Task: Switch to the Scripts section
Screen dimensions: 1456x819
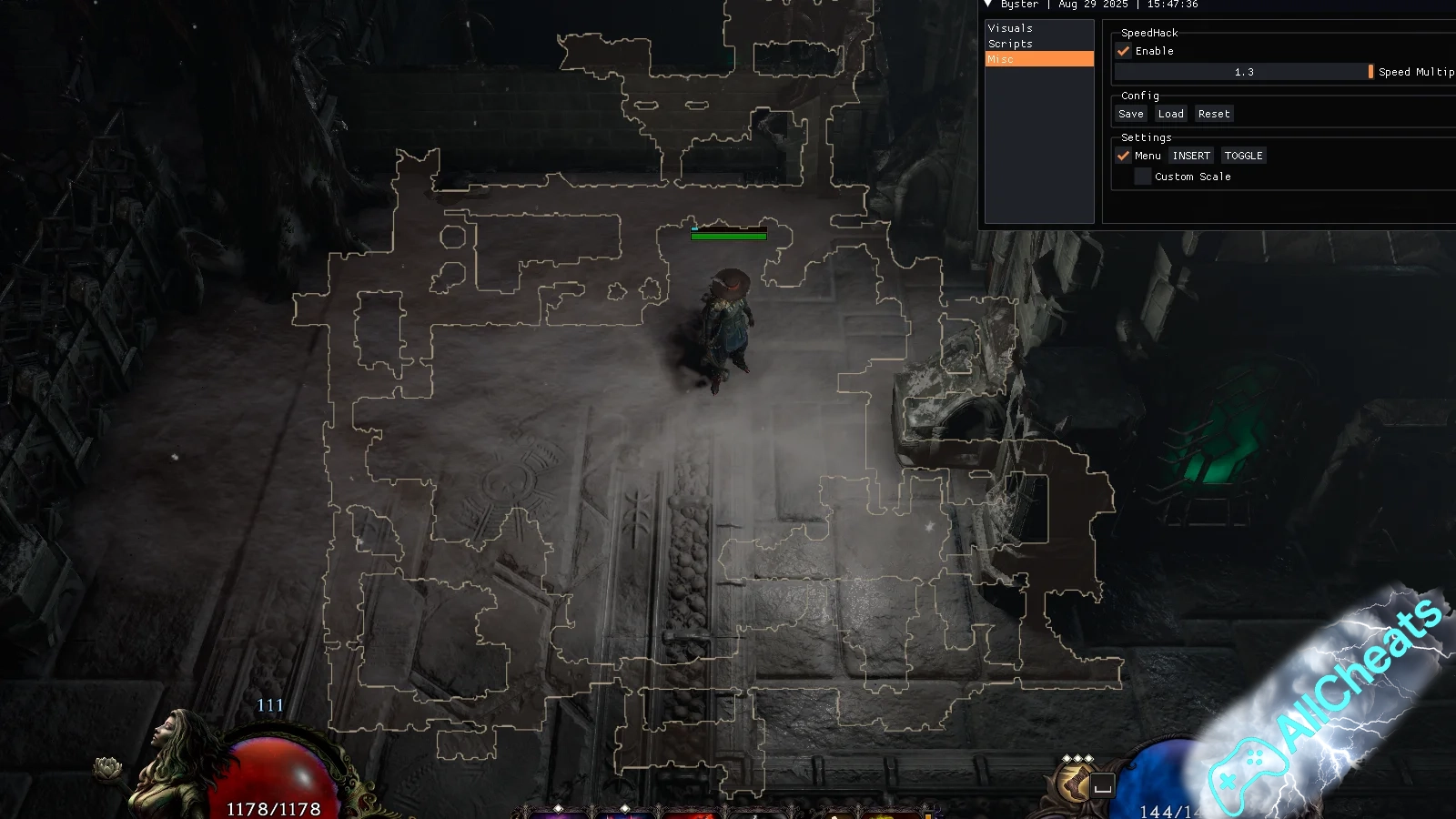Action: (1010, 44)
